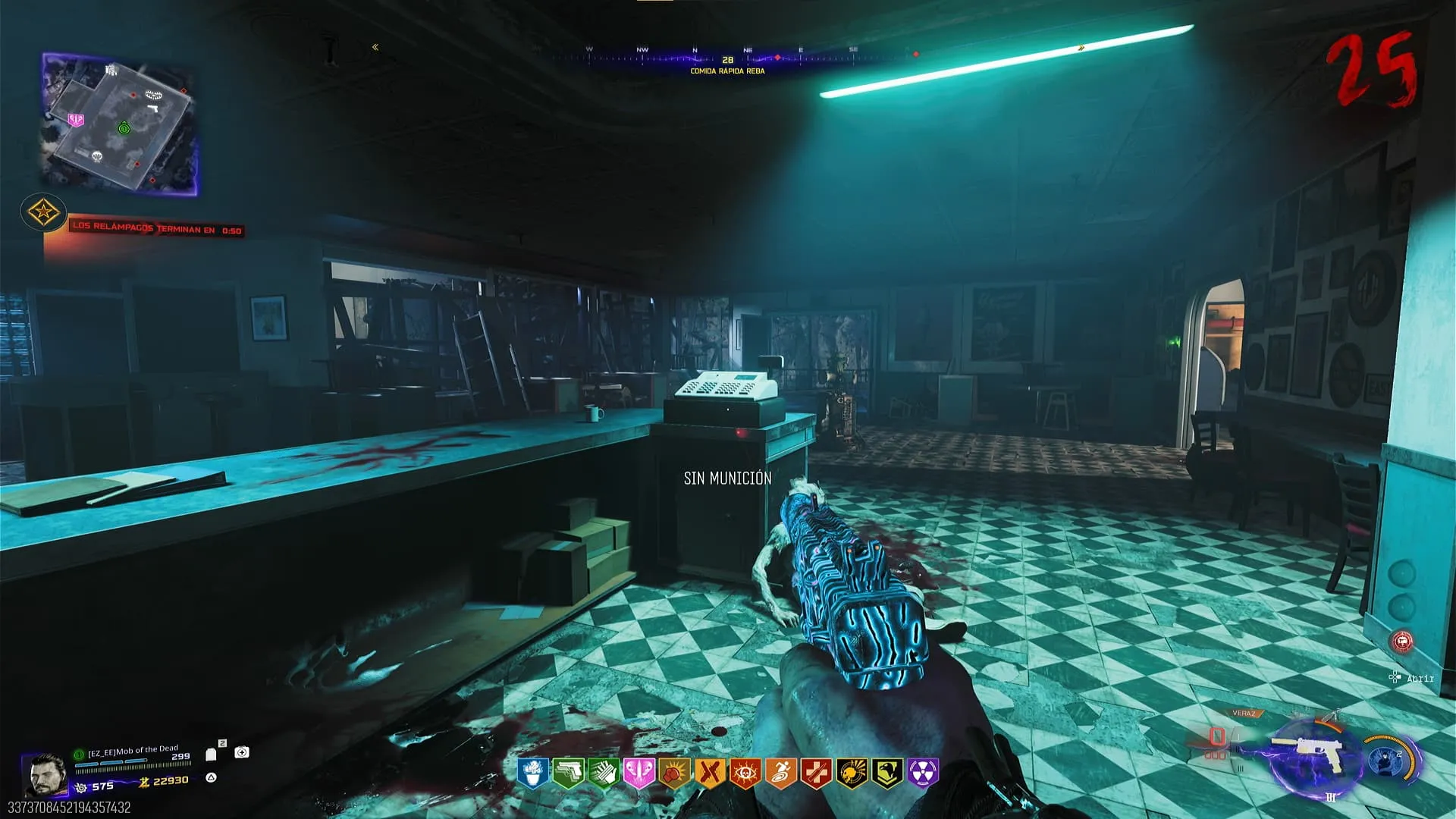This screenshot has width=1456, height=819.
Task: Click the medkit self-revive icon
Action: pyautogui.click(x=242, y=752)
